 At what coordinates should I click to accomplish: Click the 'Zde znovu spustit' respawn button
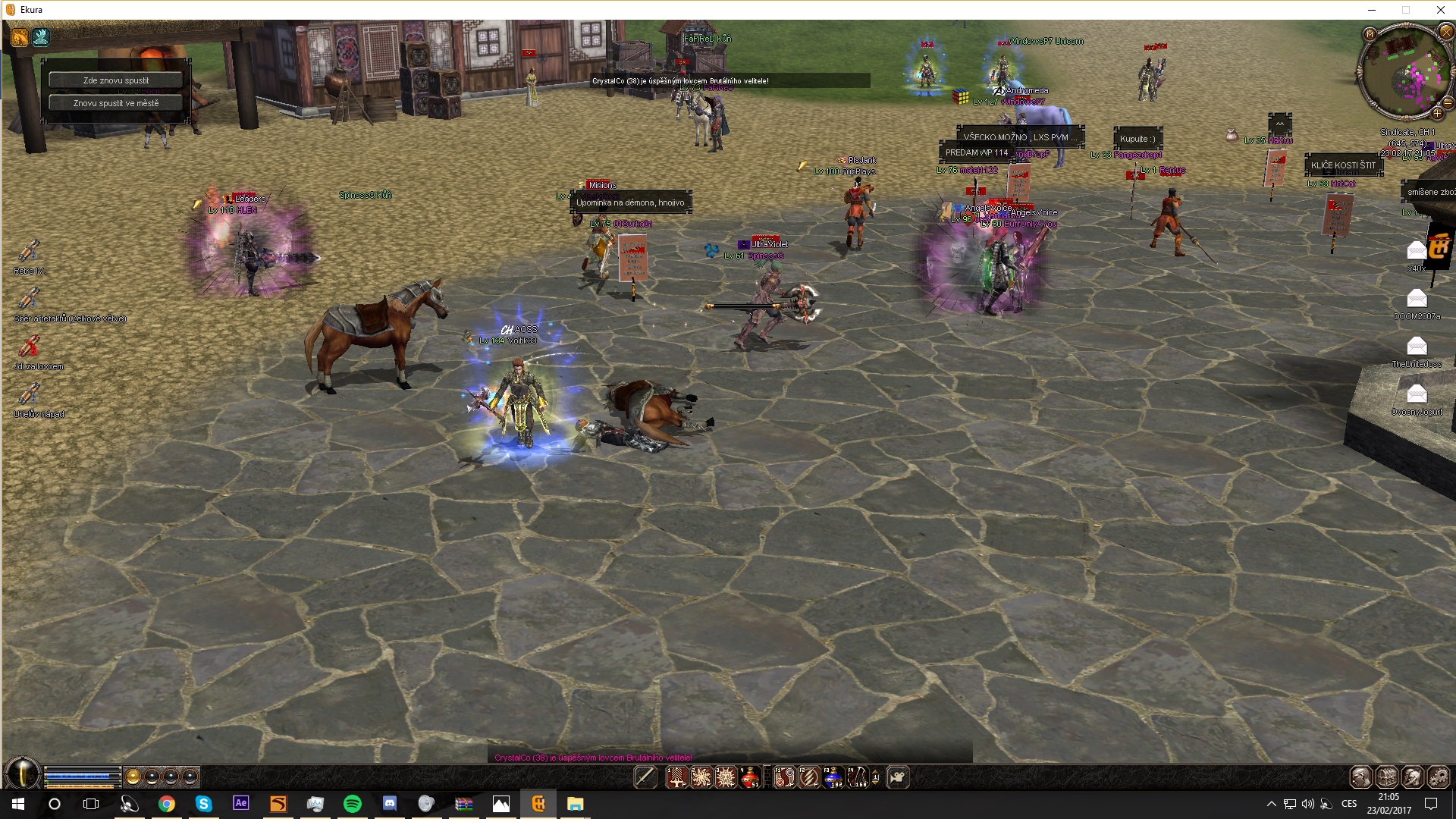pos(116,80)
